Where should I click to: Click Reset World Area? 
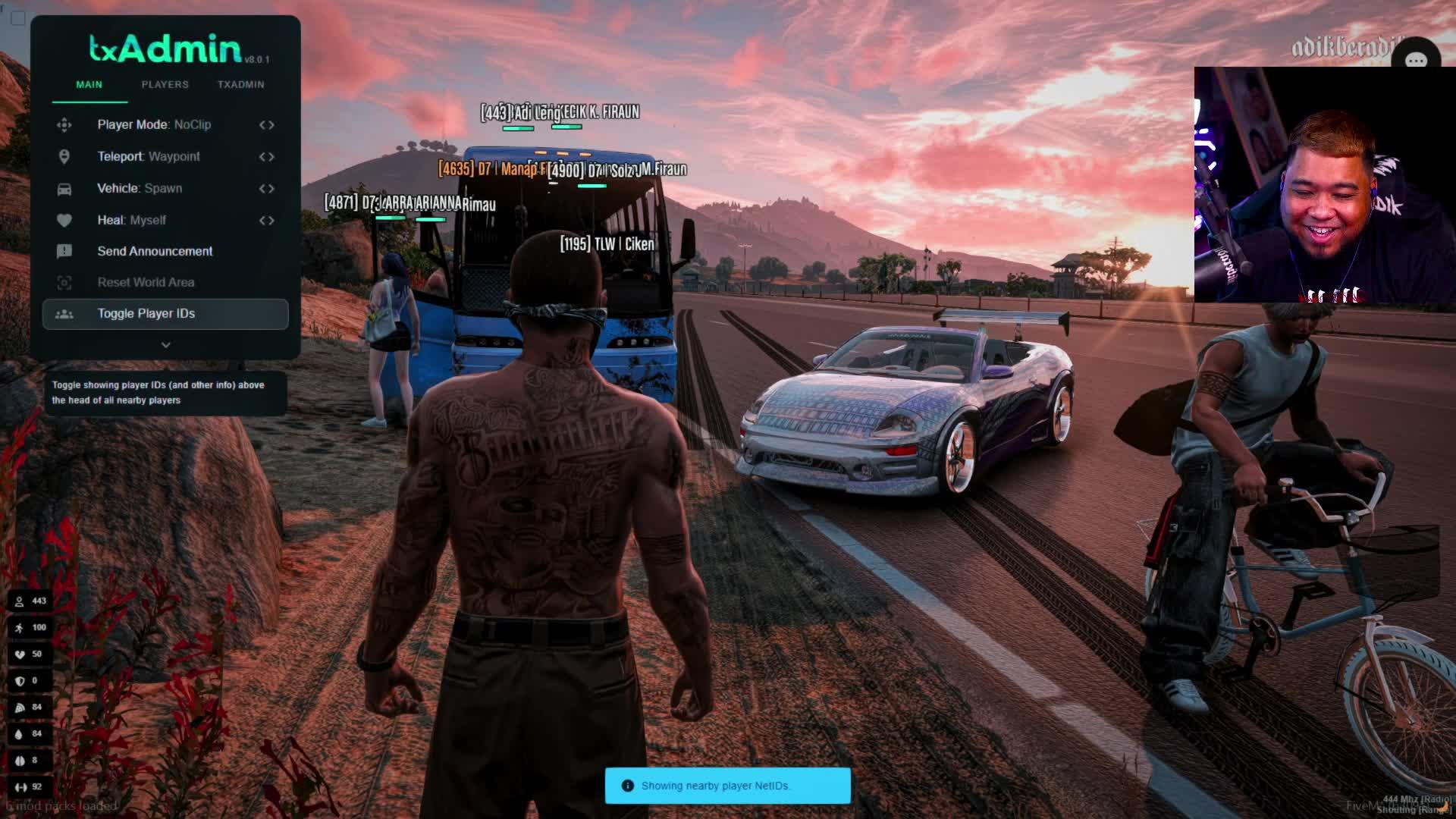tap(146, 282)
